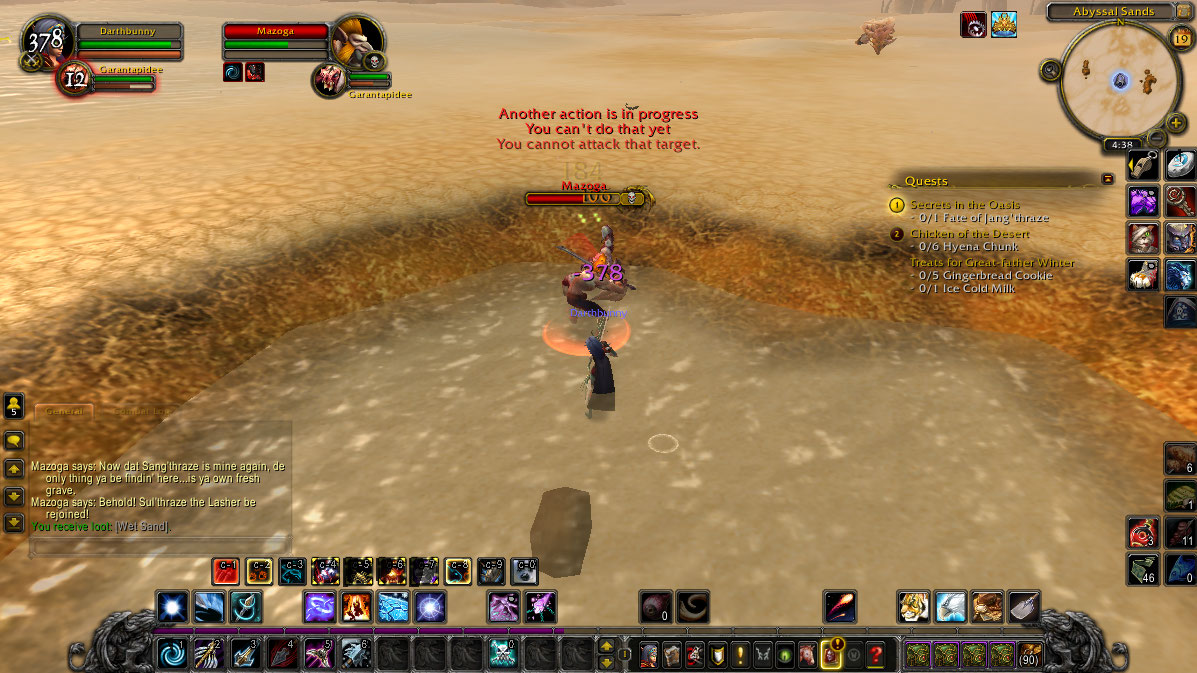The image size is (1197, 673).
Task: Open the main backpack showing 90
Action: (1029, 656)
